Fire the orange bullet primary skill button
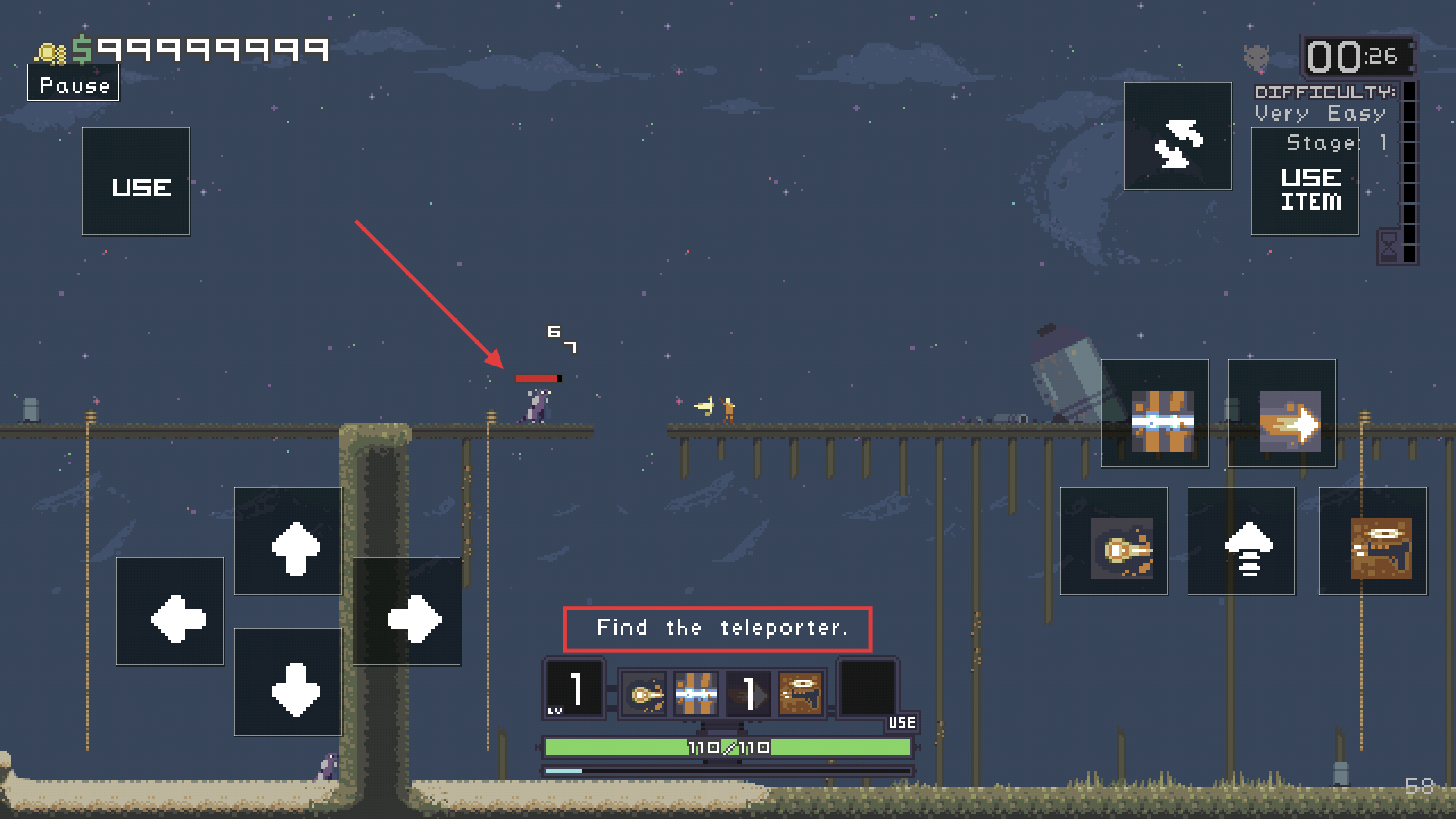 [1114, 541]
